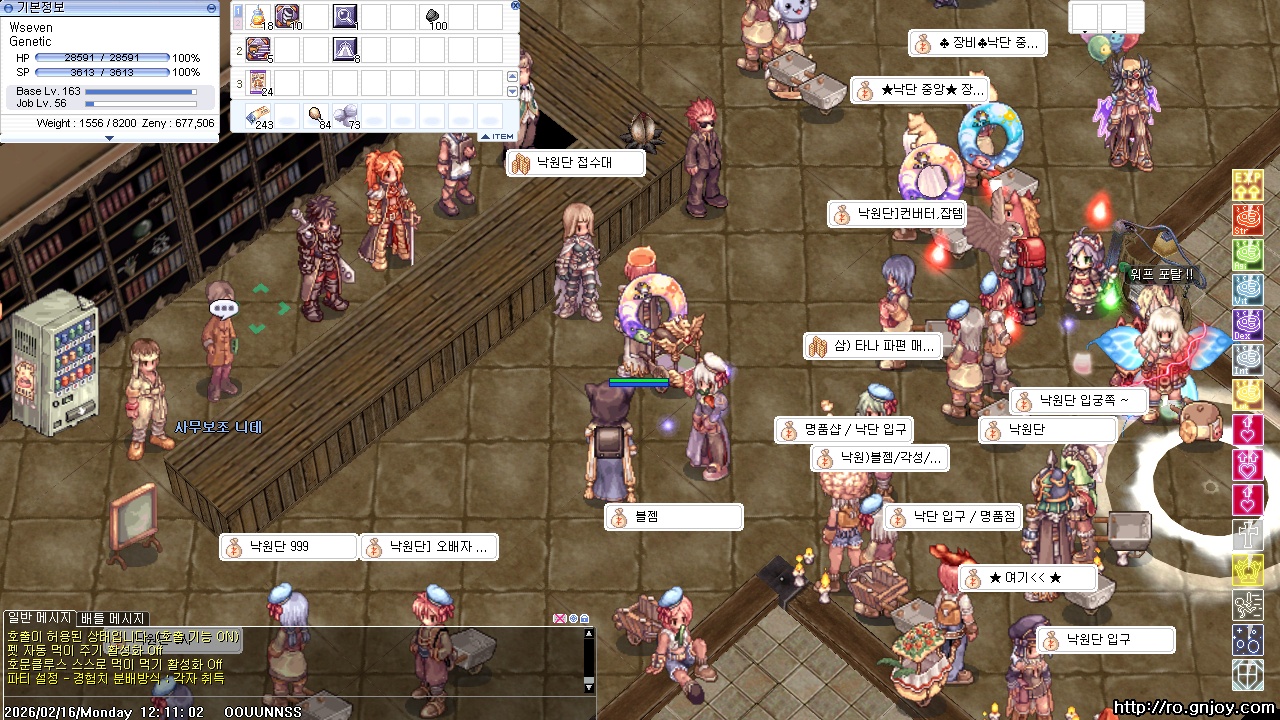Click the EXP buff status icon
The image size is (1280, 720).
(x=1247, y=184)
